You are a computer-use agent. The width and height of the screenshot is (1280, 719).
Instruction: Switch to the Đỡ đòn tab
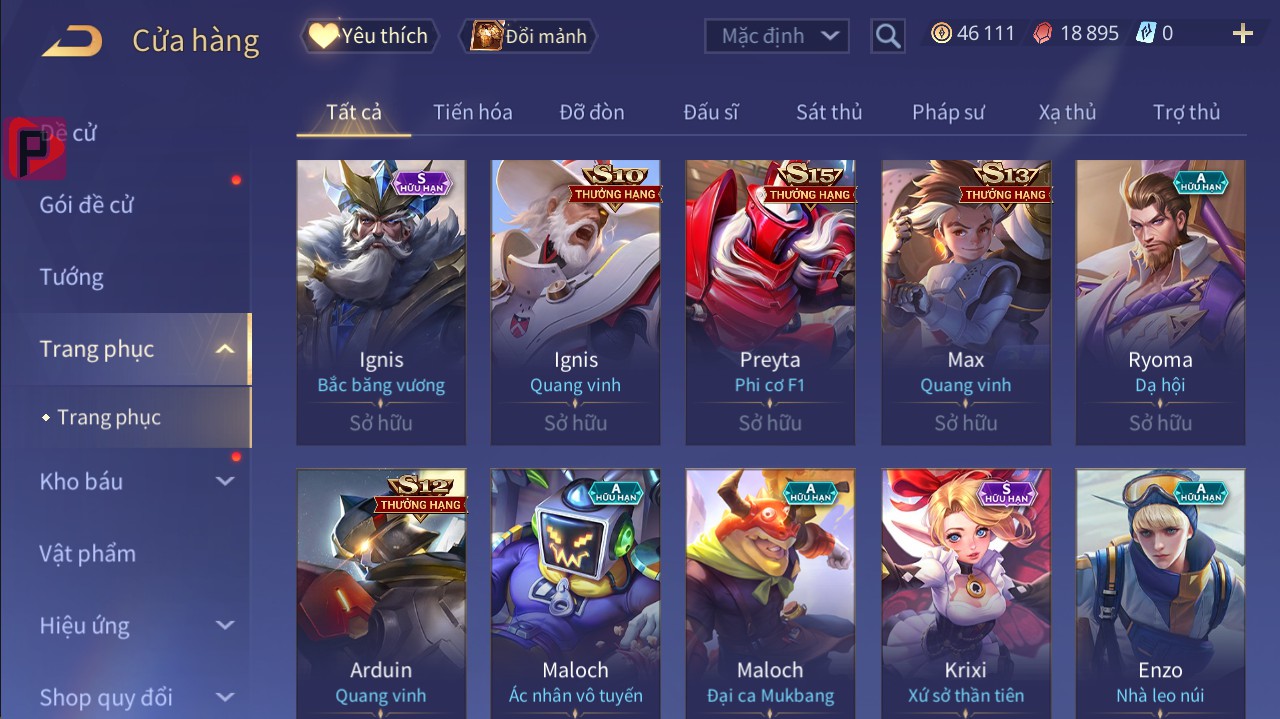click(x=591, y=112)
